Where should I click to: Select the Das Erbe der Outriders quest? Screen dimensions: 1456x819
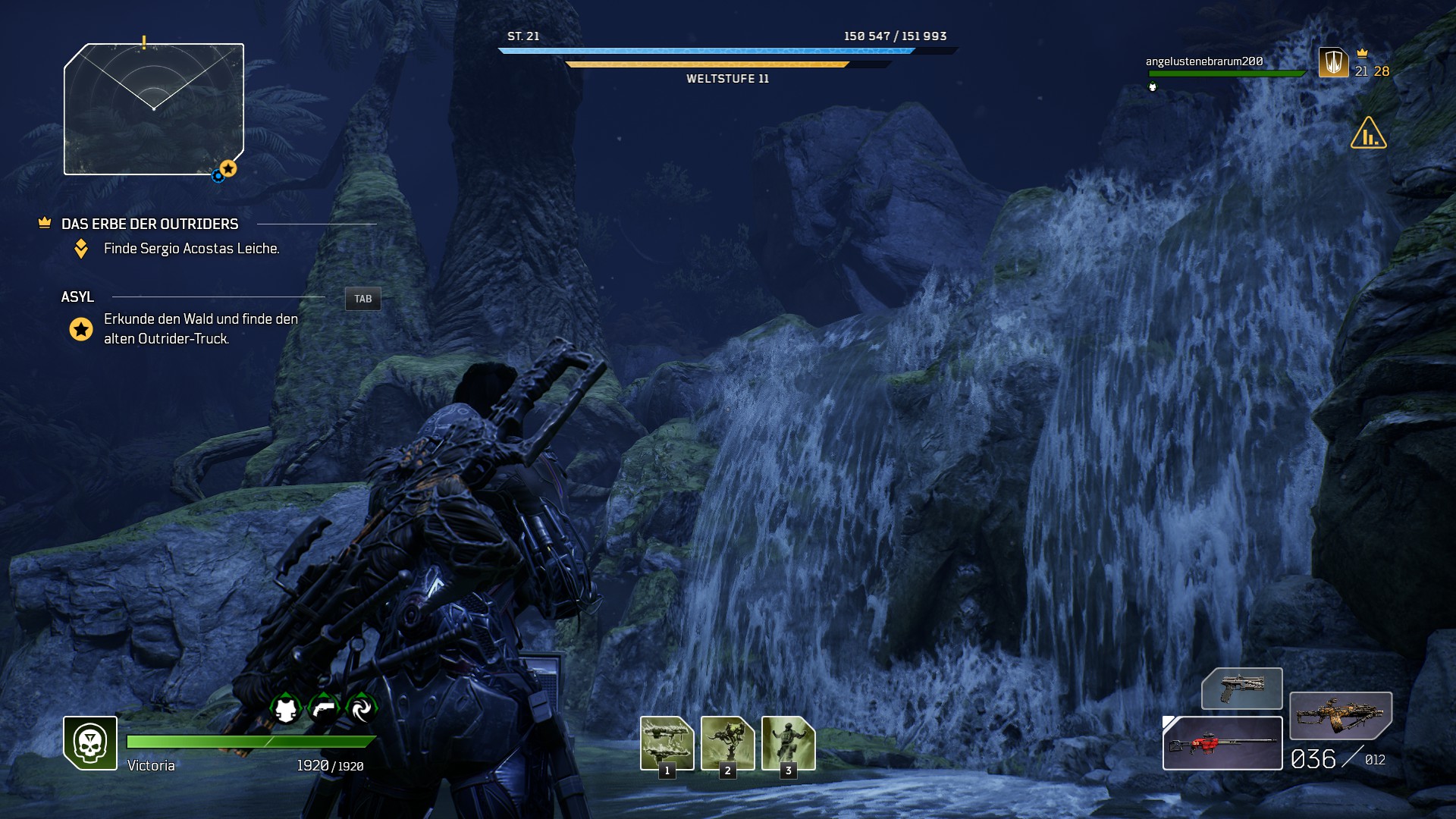coord(149,224)
